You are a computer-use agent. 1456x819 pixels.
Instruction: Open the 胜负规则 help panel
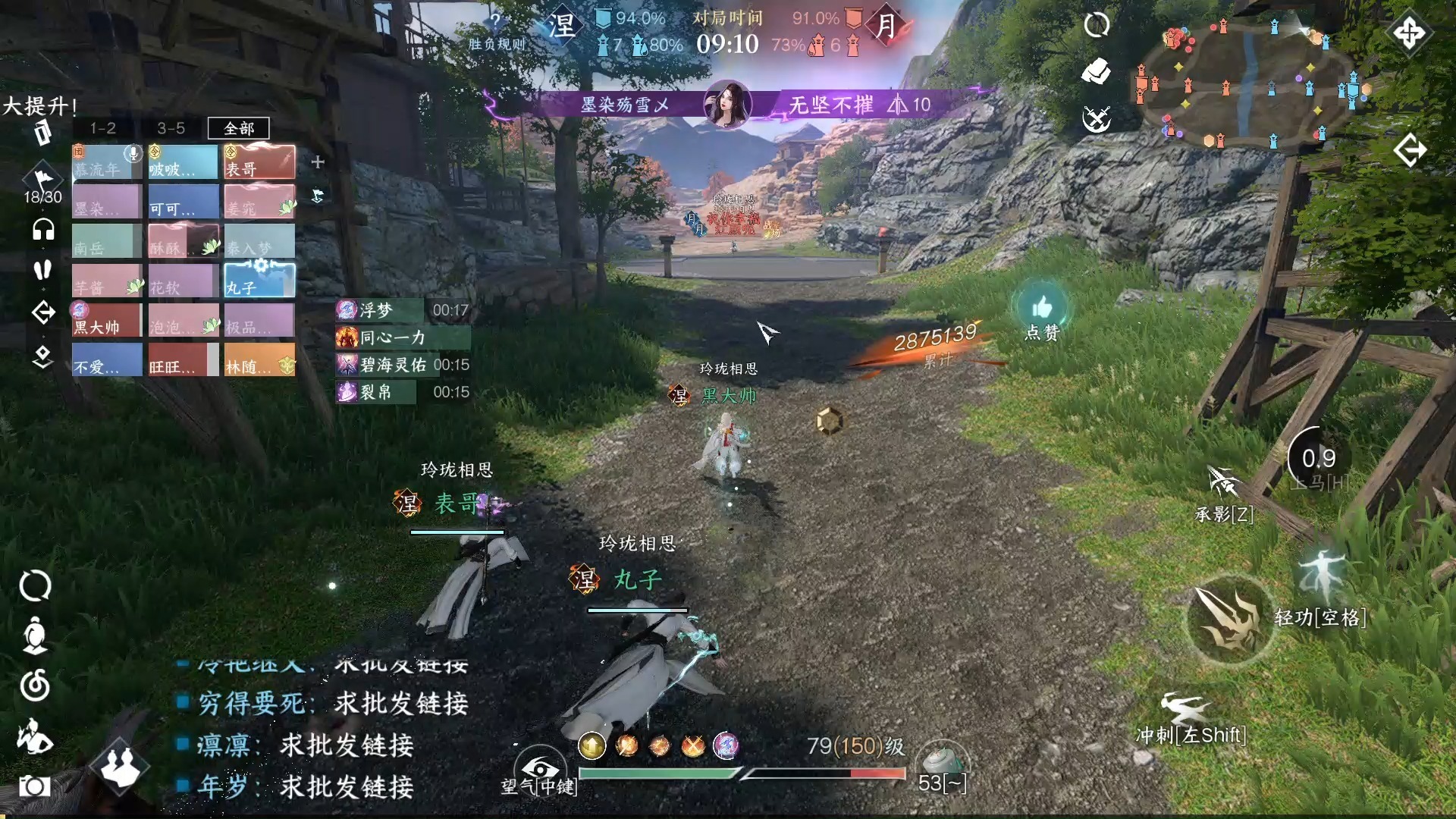[x=496, y=32]
